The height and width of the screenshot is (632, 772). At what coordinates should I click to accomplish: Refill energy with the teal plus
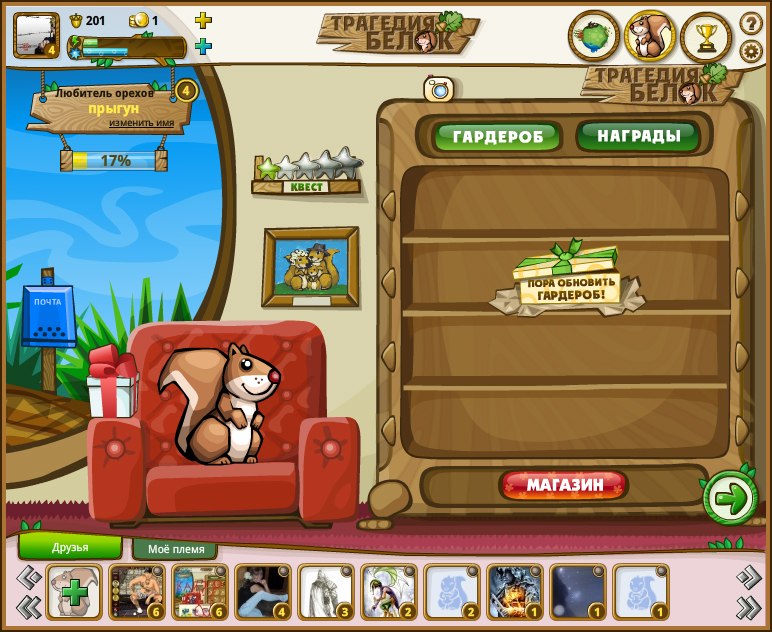203,46
